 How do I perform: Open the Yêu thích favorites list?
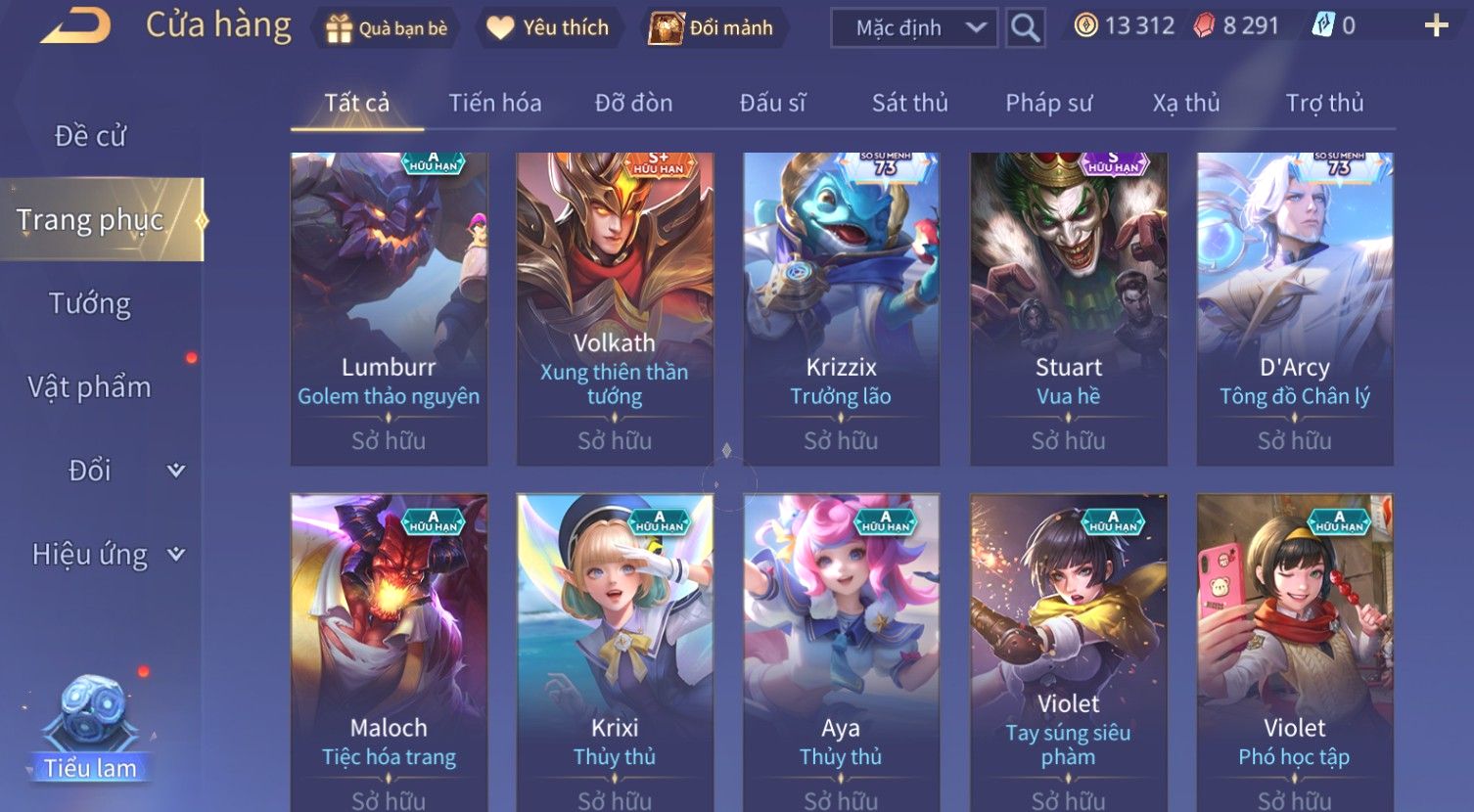[548, 28]
